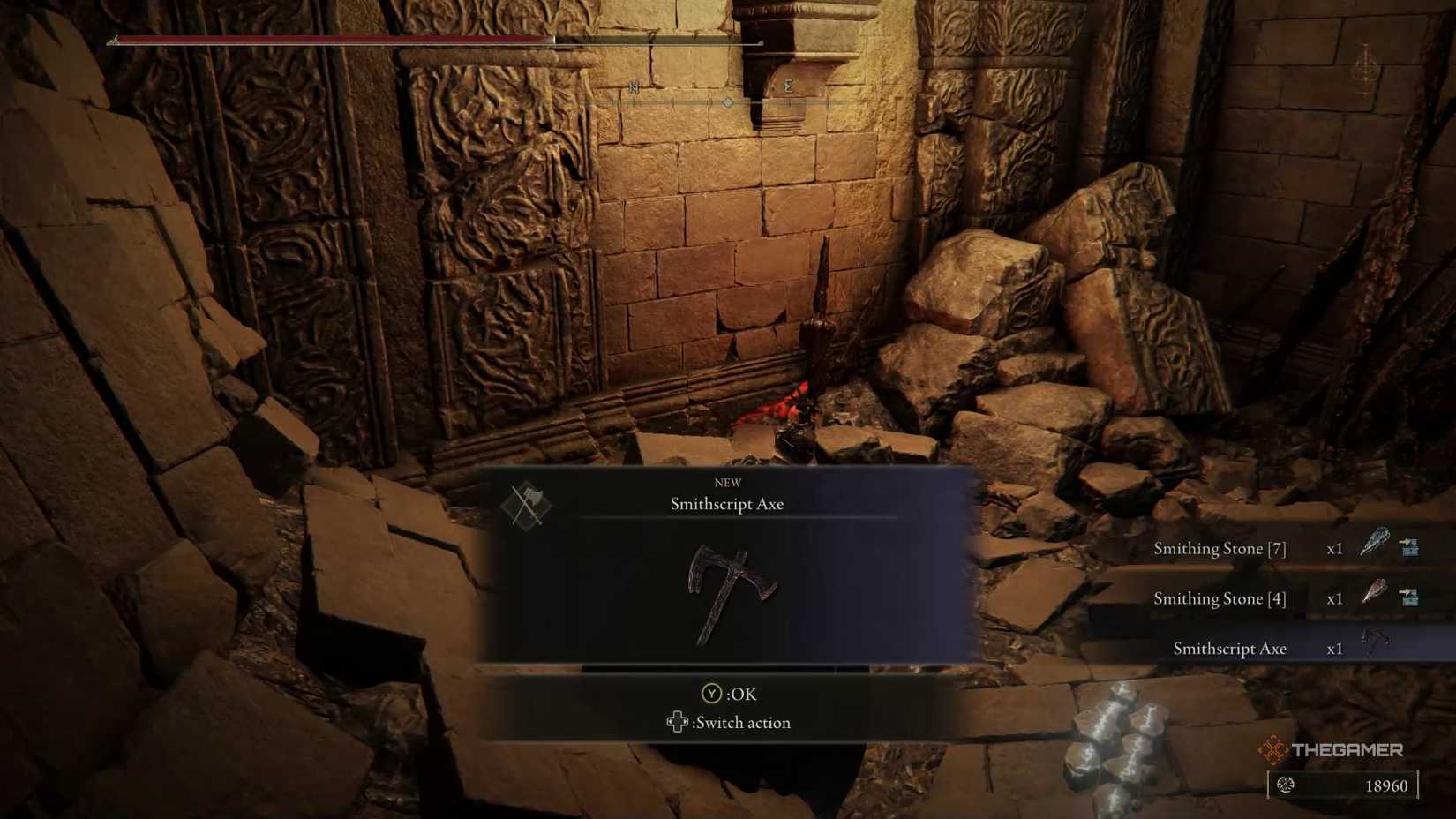This screenshot has width=1456, height=819.
Task: Click the send-to-storage icon beside Smithing Stone [7]
Action: coord(1410,547)
